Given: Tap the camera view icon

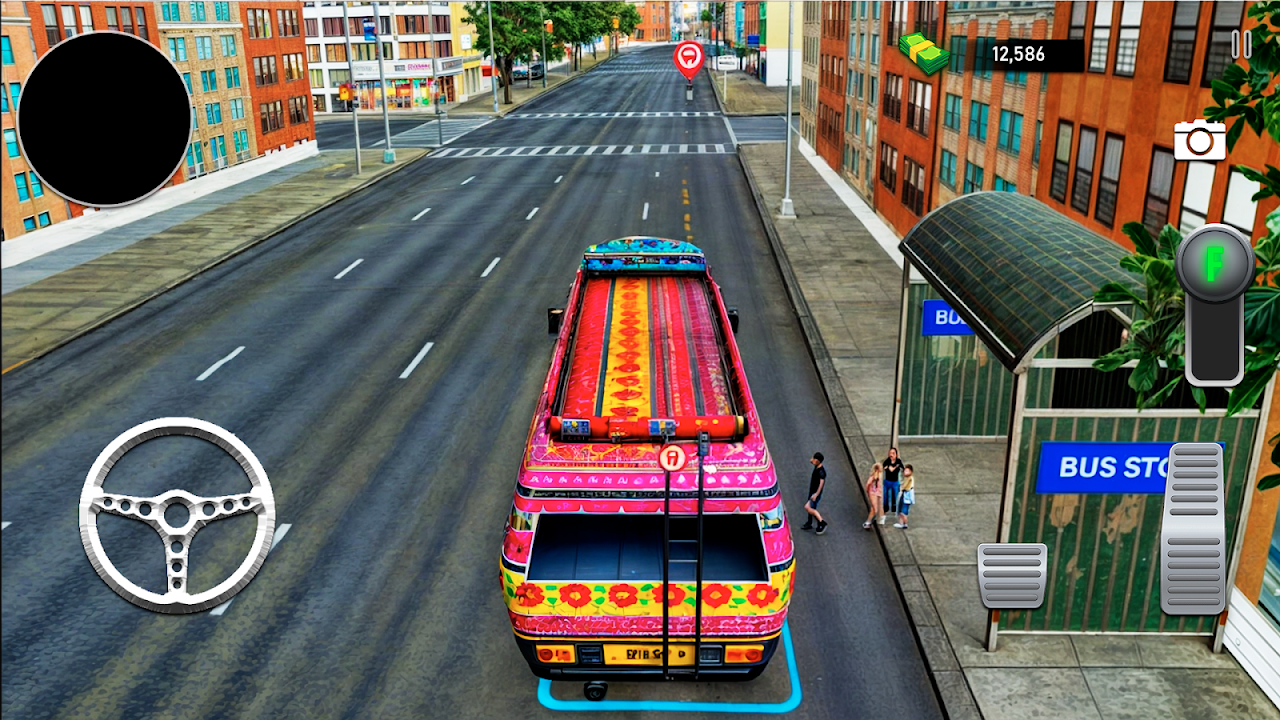Looking at the screenshot, I should (x=1199, y=141).
